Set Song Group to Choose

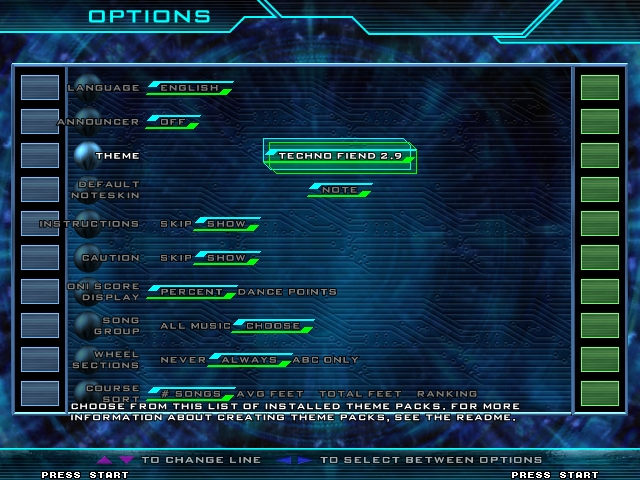click(272, 326)
